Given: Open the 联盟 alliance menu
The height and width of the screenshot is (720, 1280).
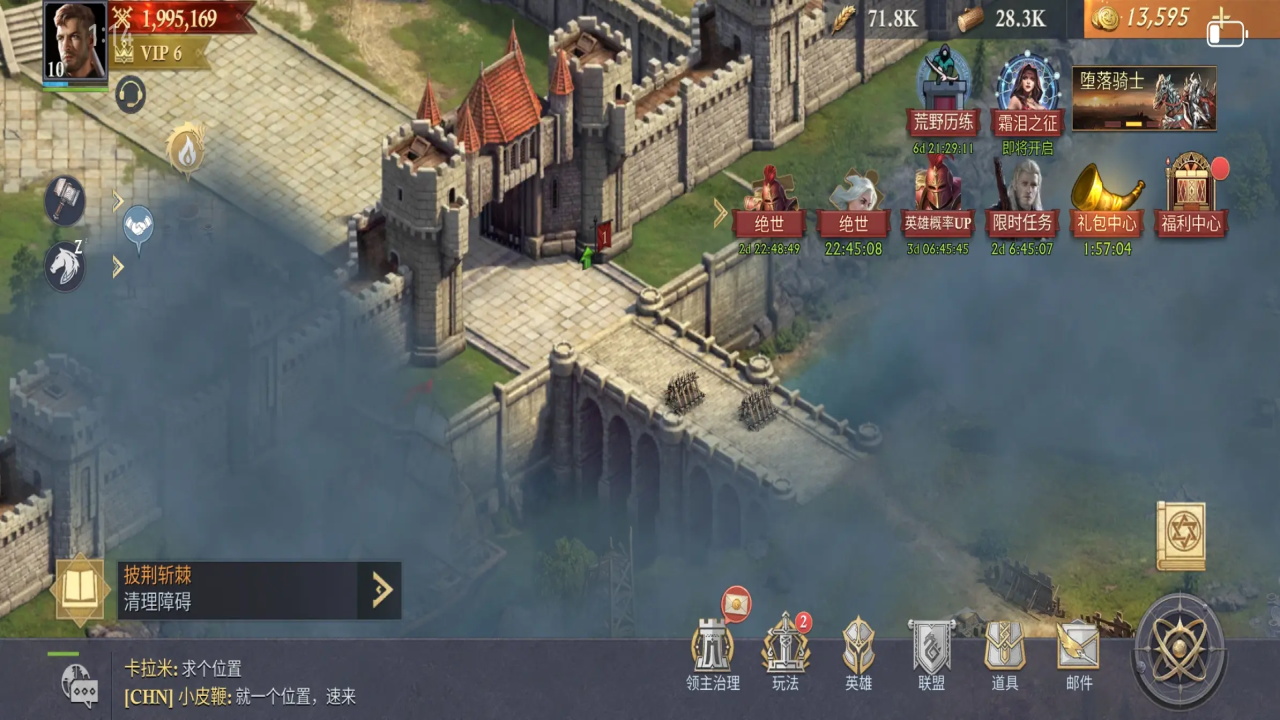Looking at the screenshot, I should 931,655.
